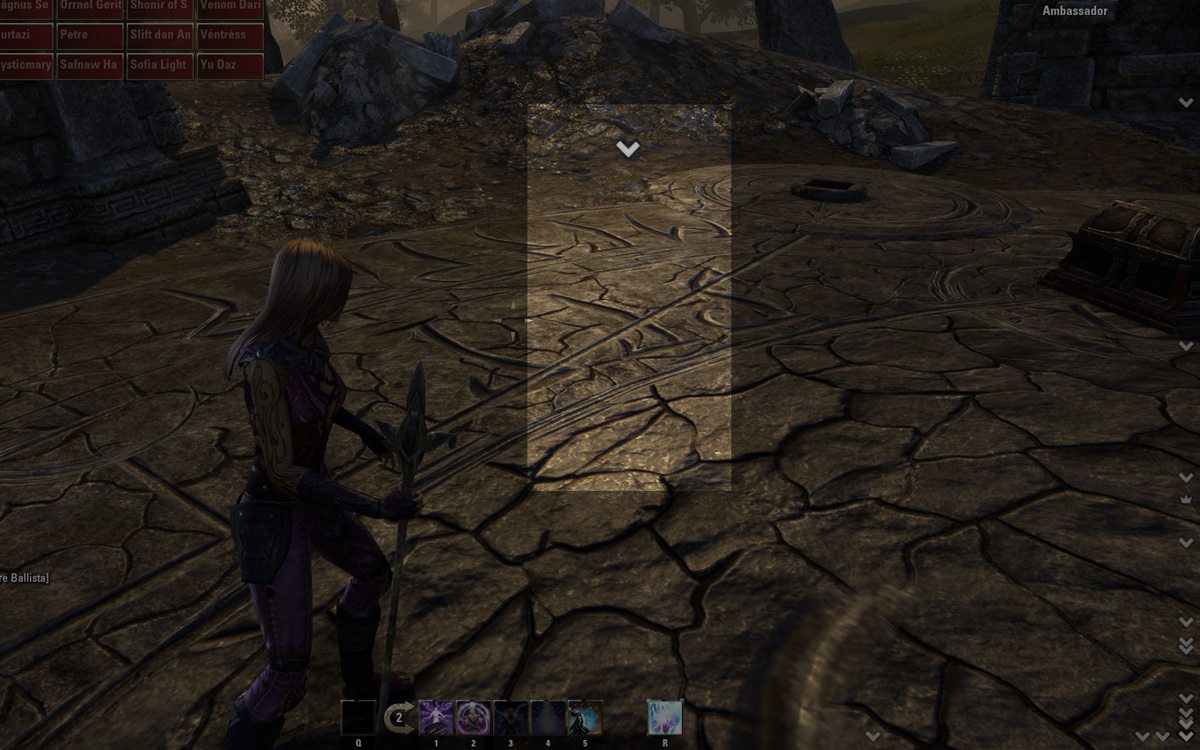Choose the Slift dan An group frame

160,35
